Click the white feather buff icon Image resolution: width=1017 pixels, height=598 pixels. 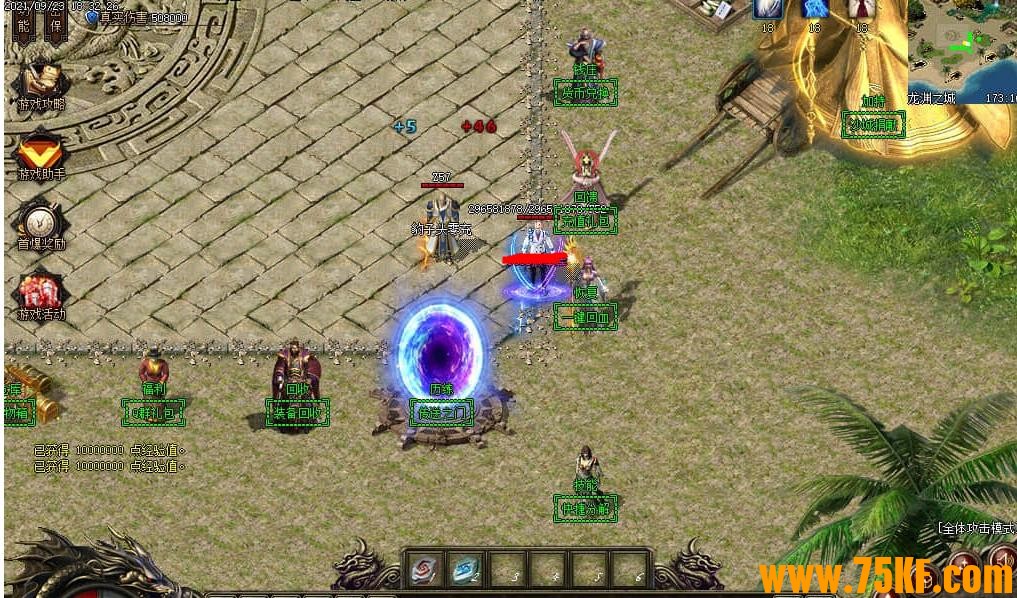click(768, 10)
